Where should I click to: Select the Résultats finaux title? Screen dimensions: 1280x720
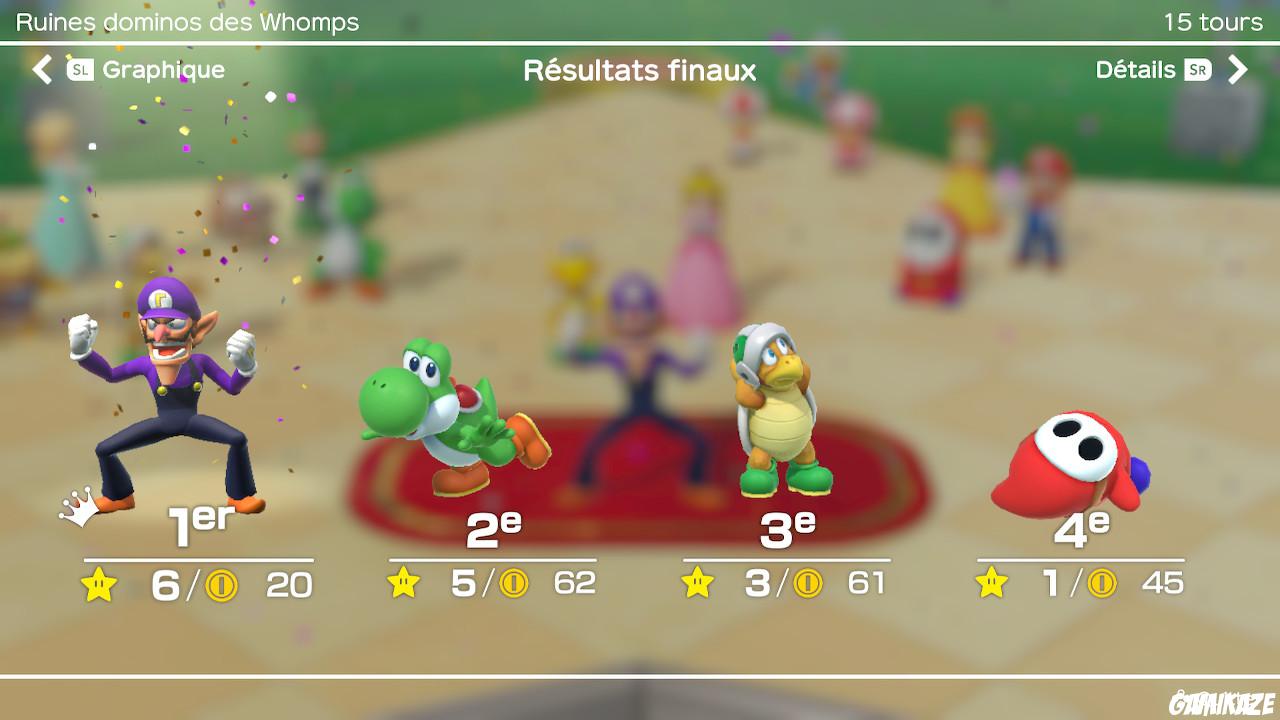tap(640, 70)
